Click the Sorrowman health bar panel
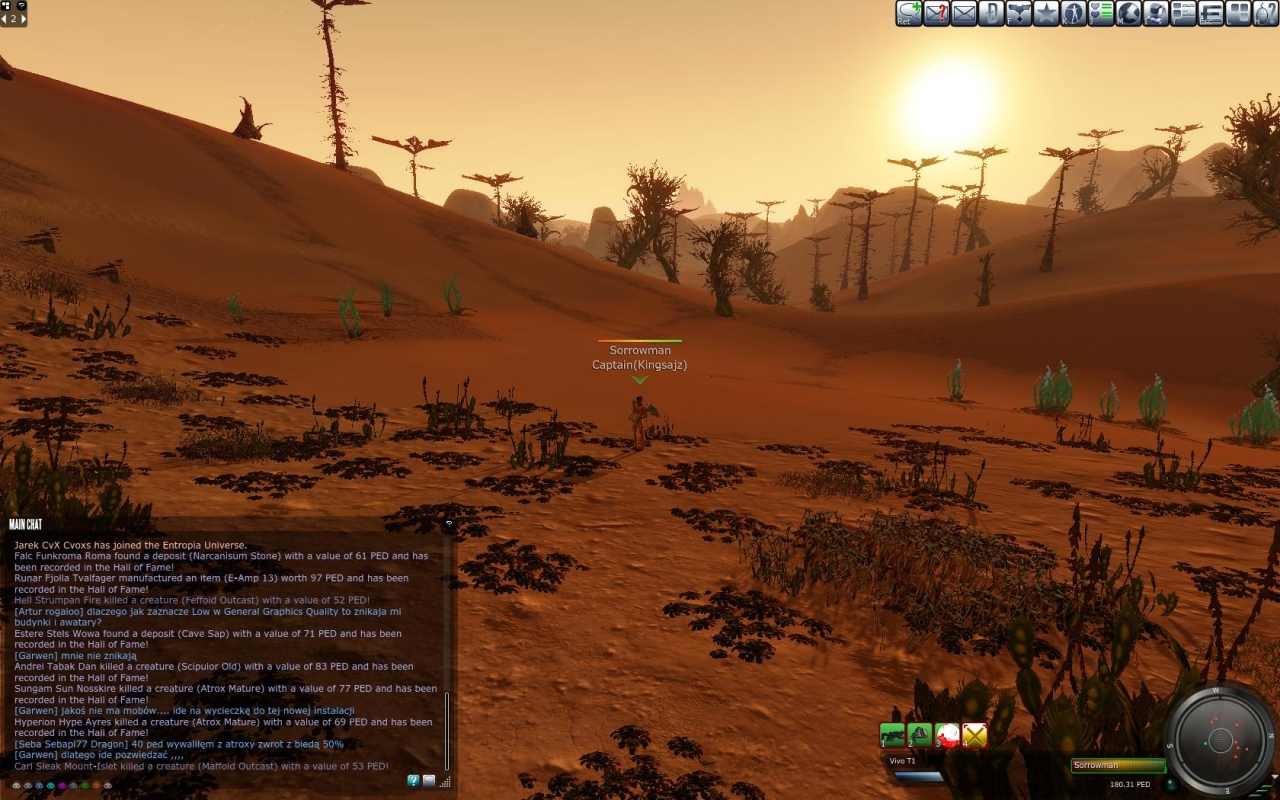 coord(1118,766)
